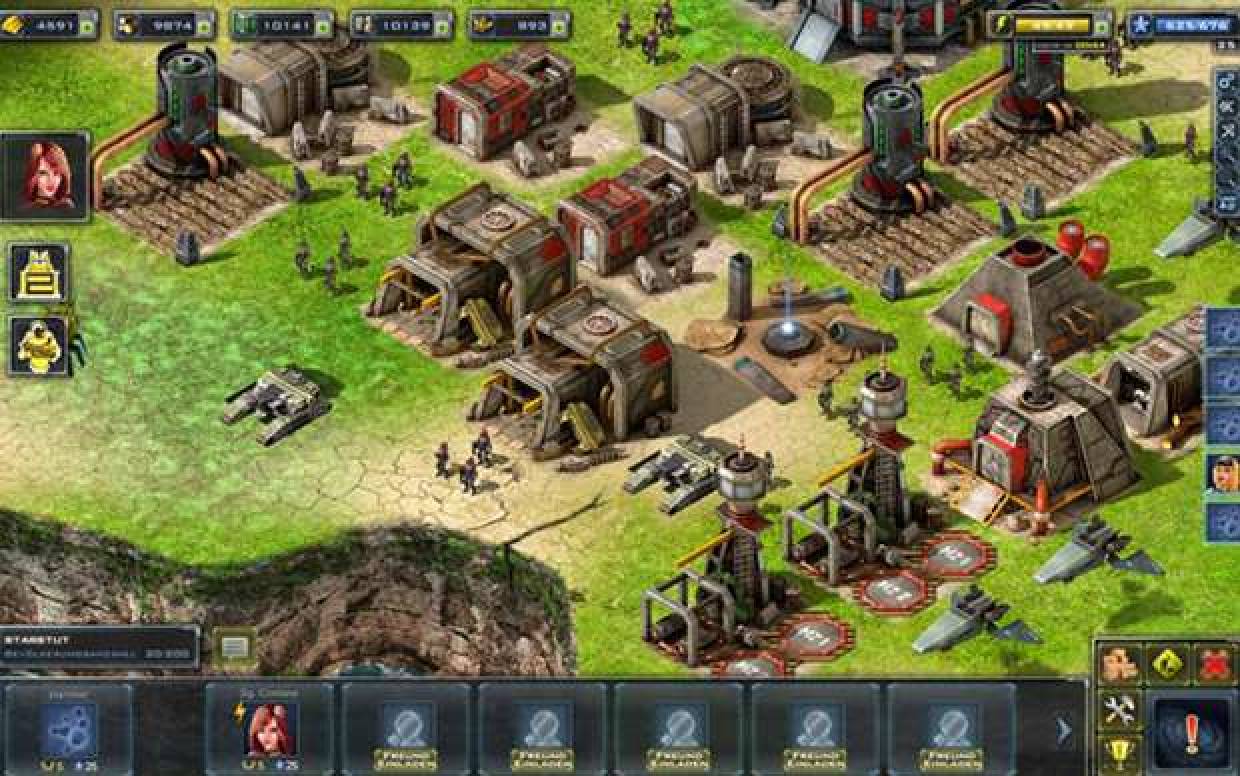Click the star points plus button
This screenshot has width=1240, height=776.
click(1139, 25)
